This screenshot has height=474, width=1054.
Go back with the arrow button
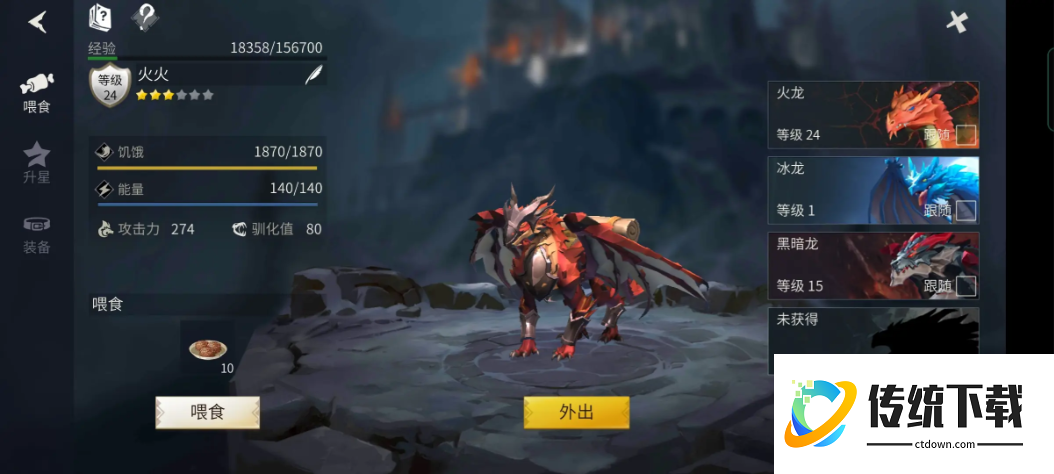37,21
